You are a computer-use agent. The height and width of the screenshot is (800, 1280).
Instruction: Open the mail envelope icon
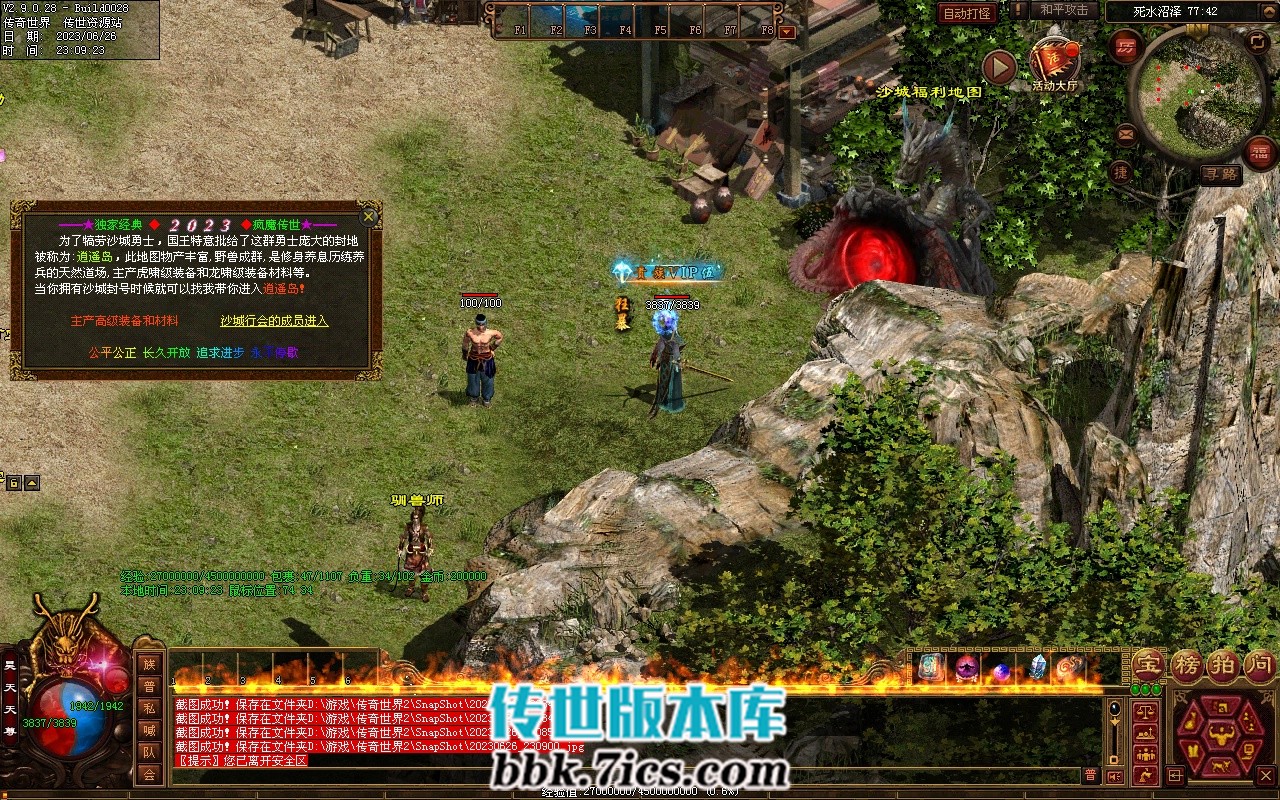click(1126, 133)
